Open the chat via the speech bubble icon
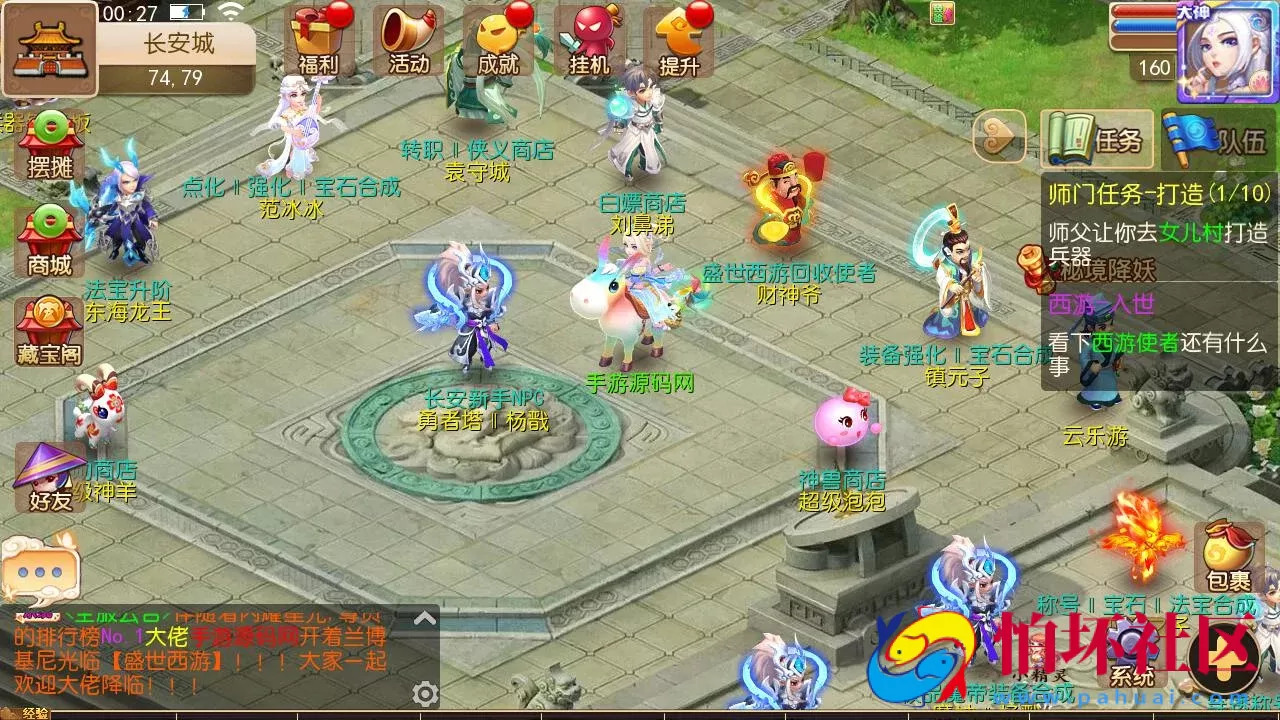Screen dimensions: 1280x720 tap(38, 570)
